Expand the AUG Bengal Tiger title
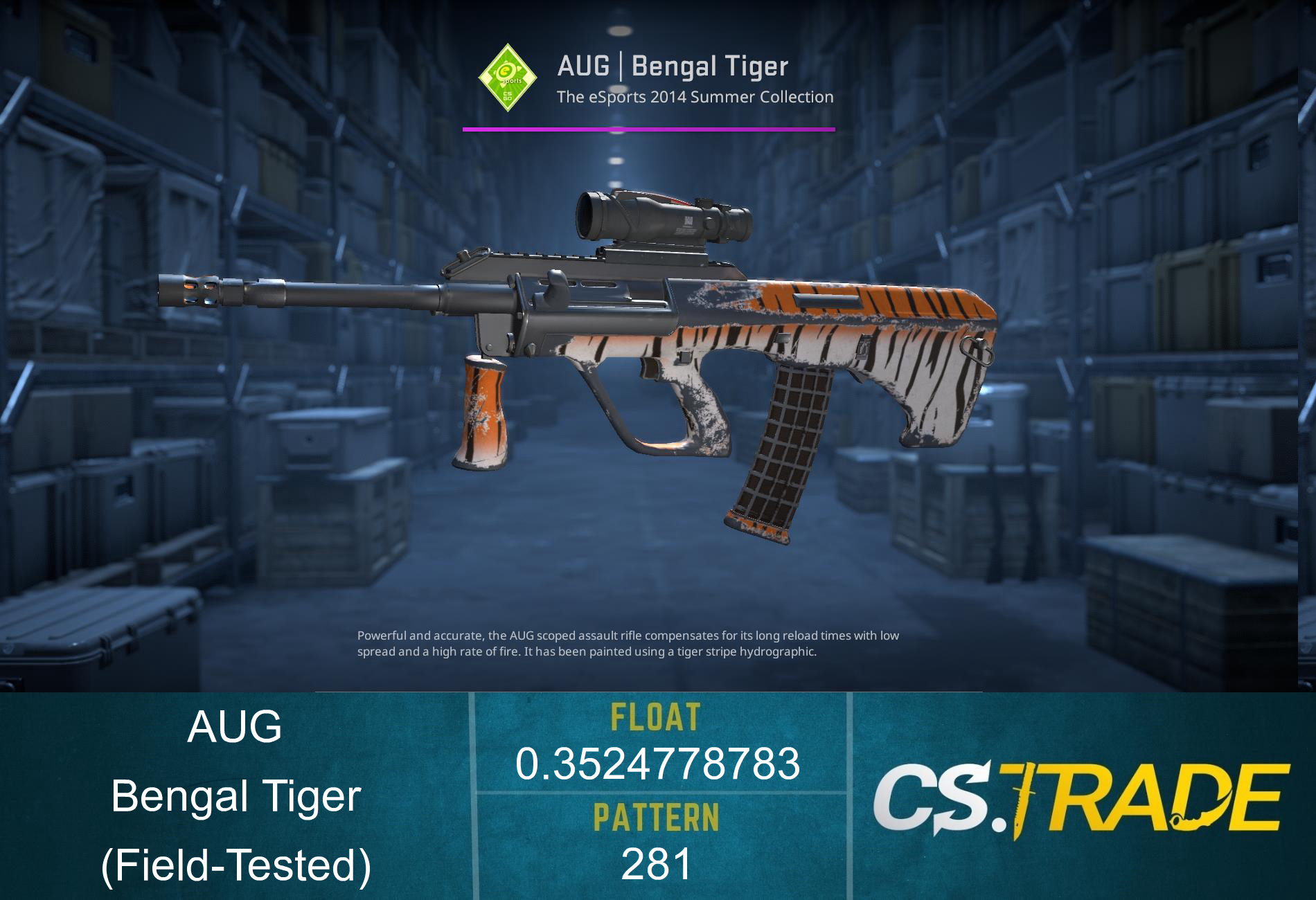This screenshot has height=900, width=1316. (x=672, y=66)
